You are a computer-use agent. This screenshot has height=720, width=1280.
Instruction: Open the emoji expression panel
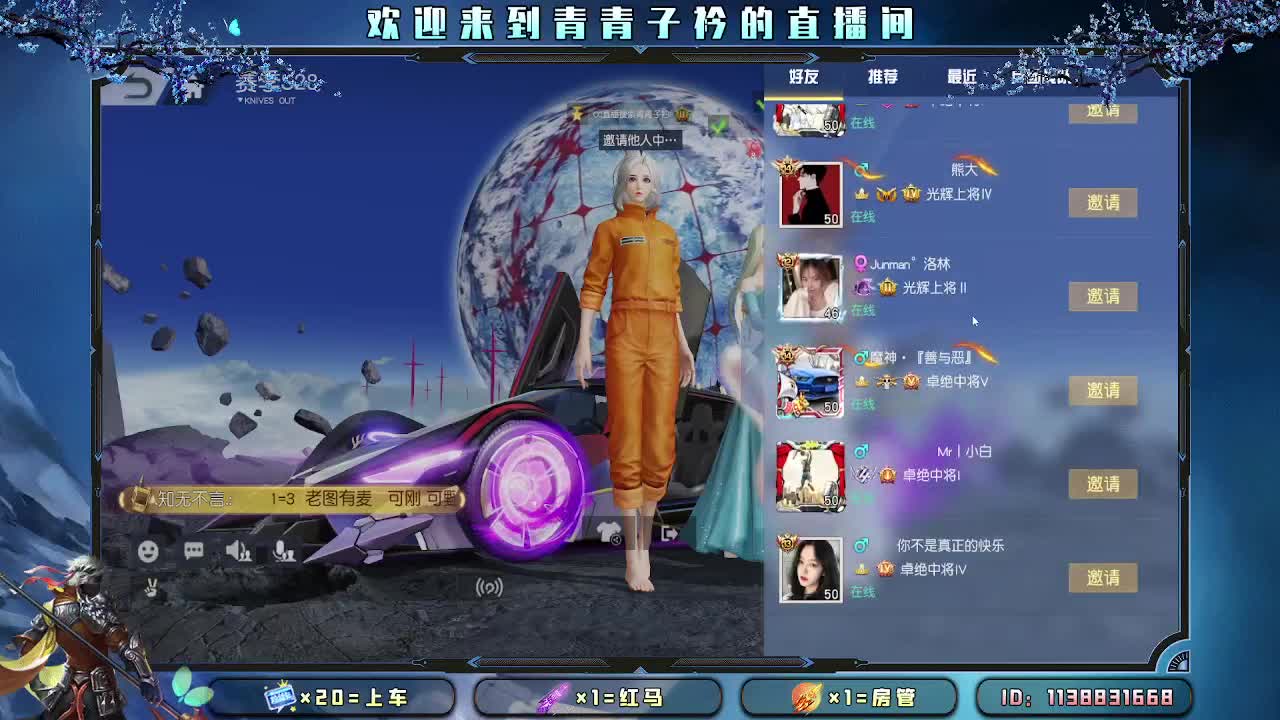coord(148,550)
